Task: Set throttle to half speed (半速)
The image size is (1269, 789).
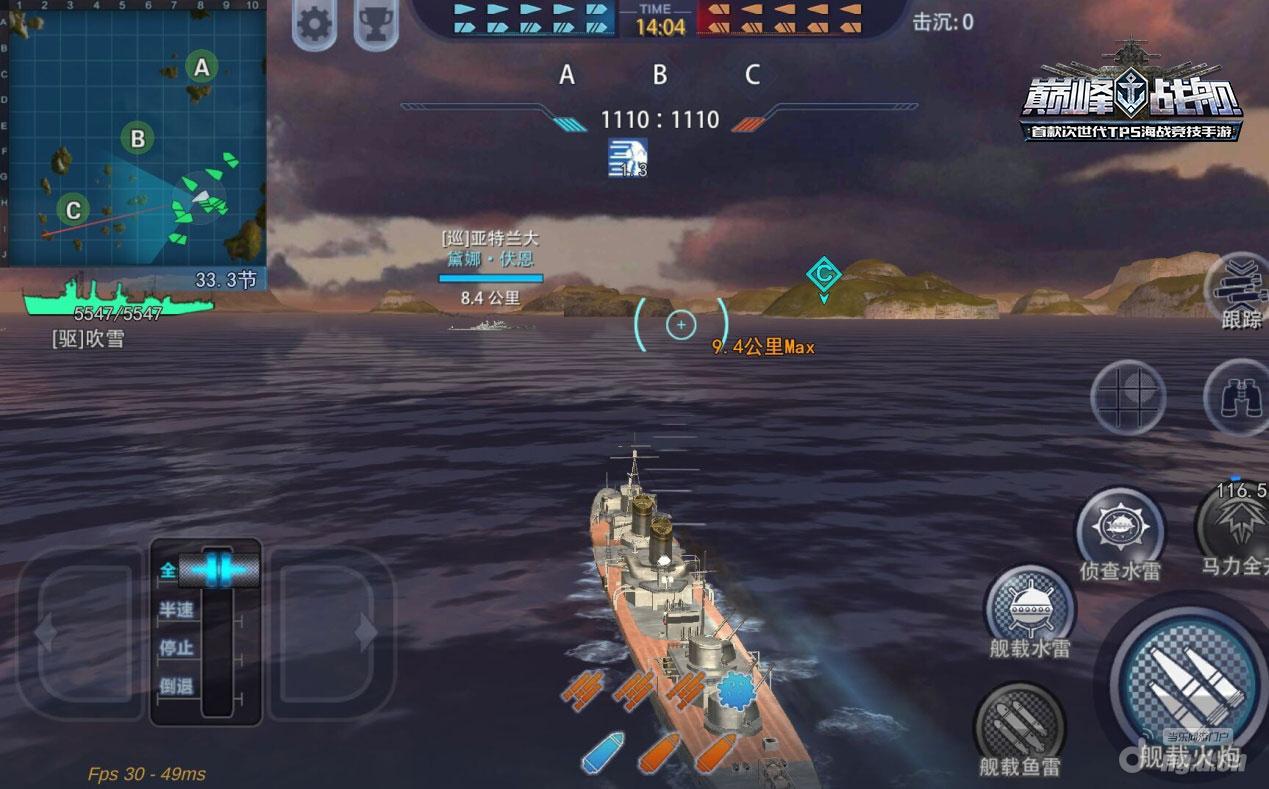Action: click(177, 610)
